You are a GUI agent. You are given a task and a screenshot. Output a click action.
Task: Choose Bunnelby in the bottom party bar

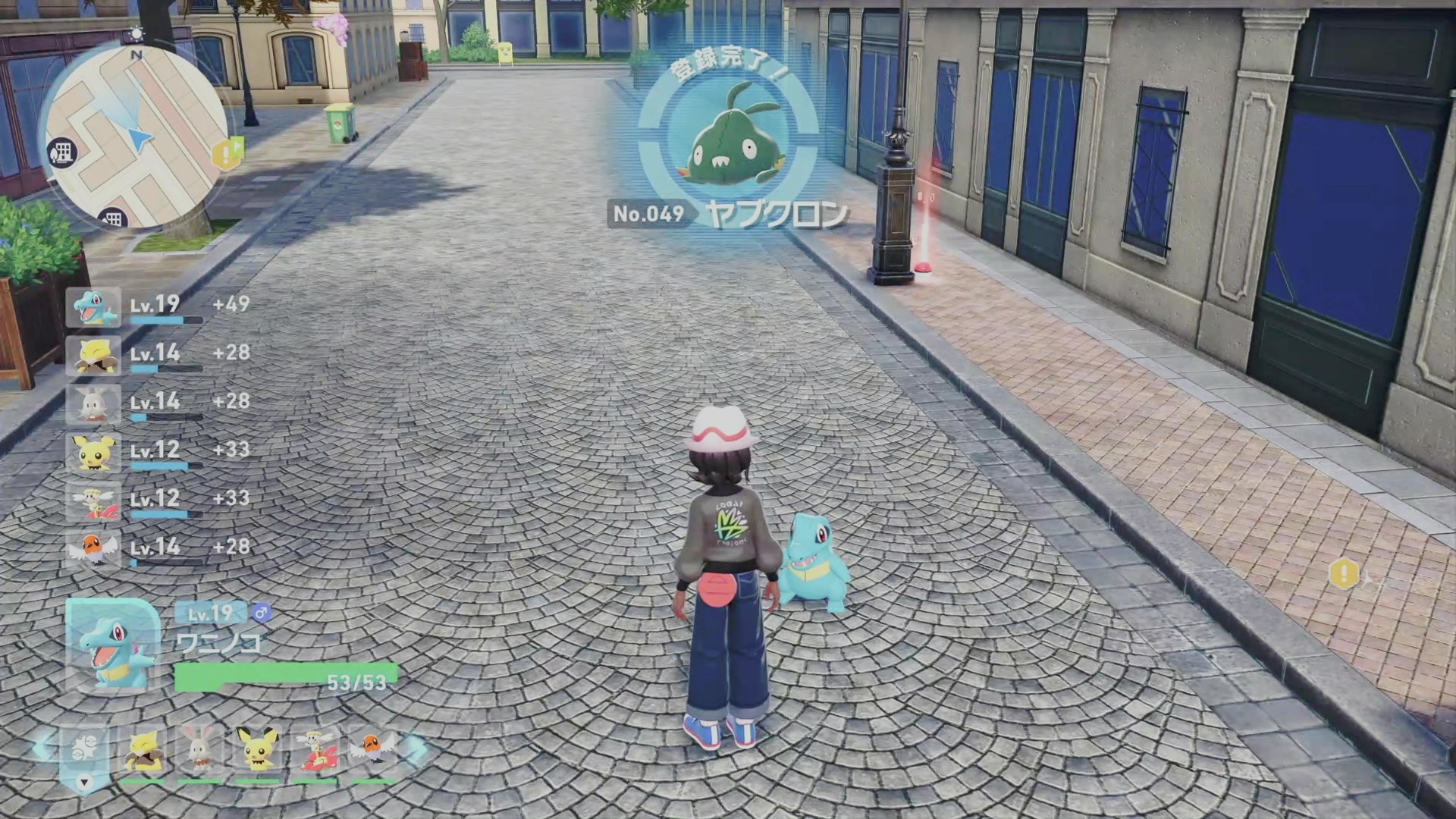click(x=200, y=752)
